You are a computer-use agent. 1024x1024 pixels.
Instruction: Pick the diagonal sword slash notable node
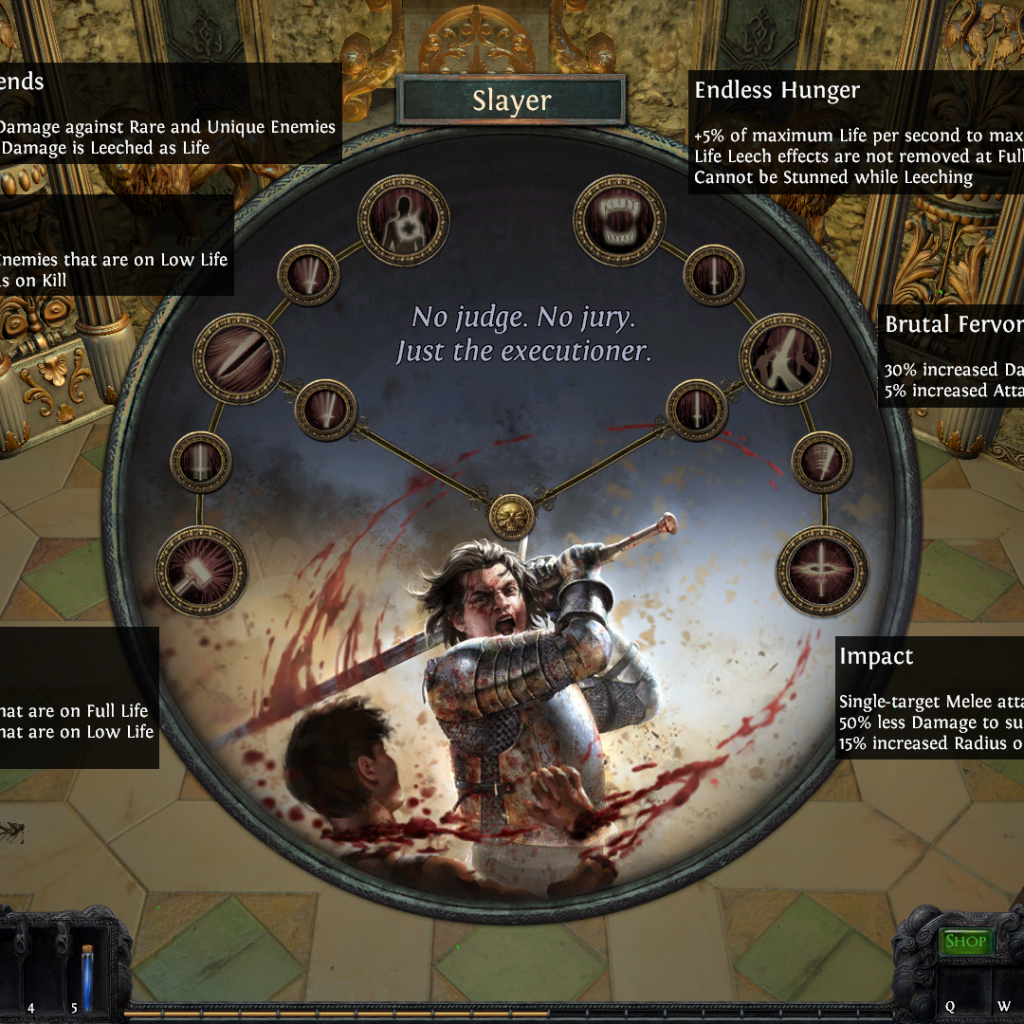[x=238, y=359]
